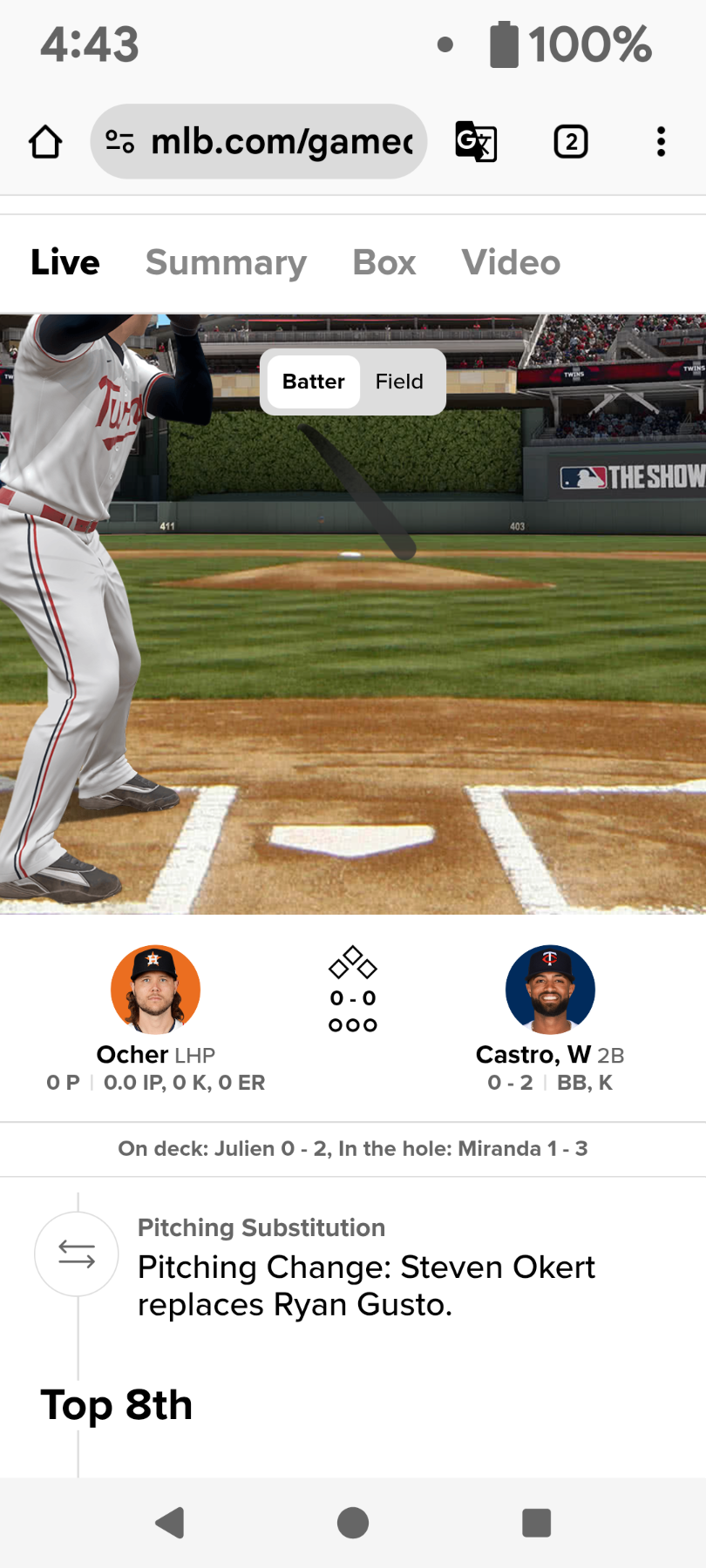Switch view to Field
This screenshot has height=1568, width=706.
point(399,382)
